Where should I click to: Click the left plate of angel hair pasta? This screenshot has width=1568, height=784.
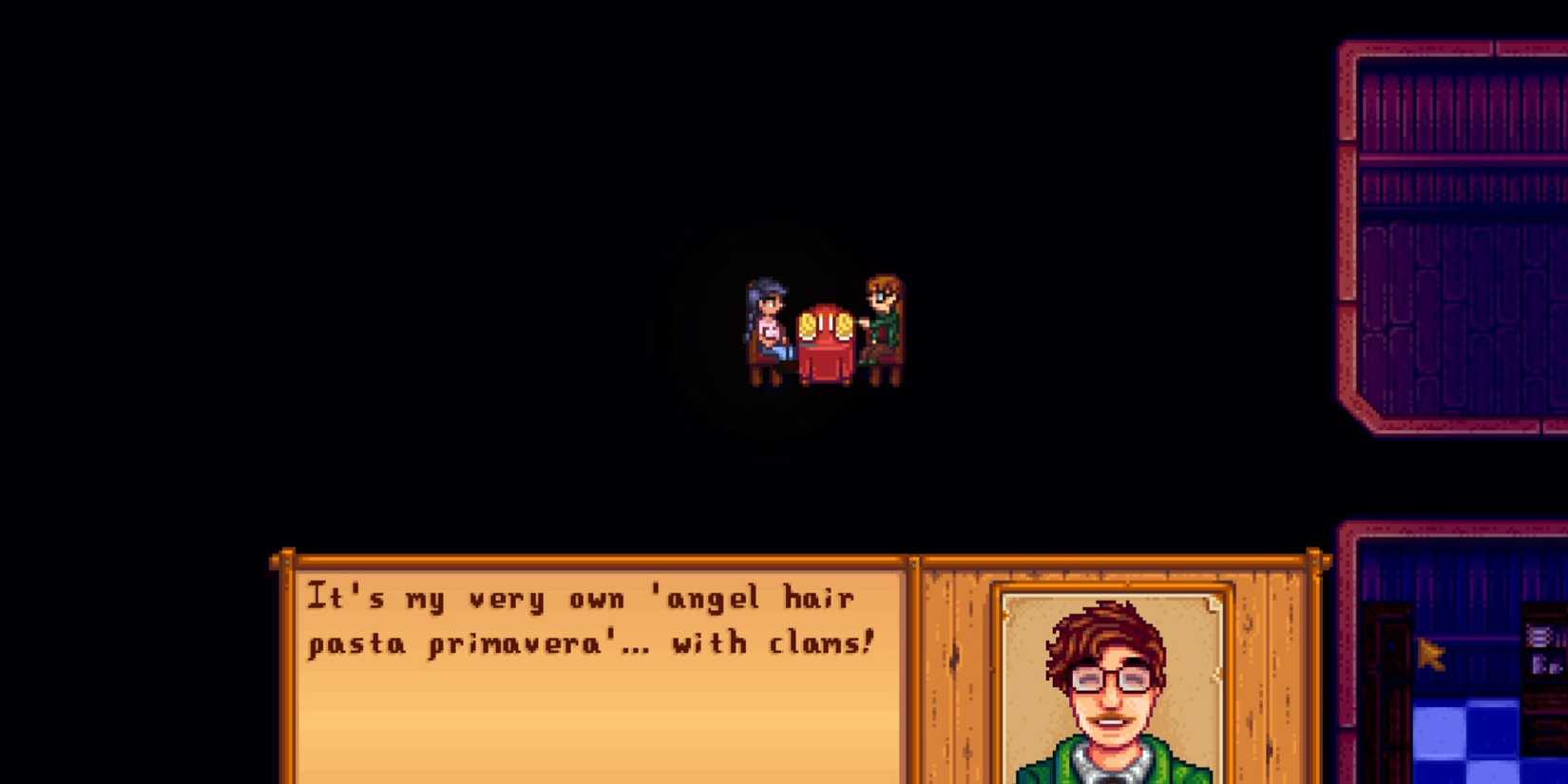click(808, 326)
